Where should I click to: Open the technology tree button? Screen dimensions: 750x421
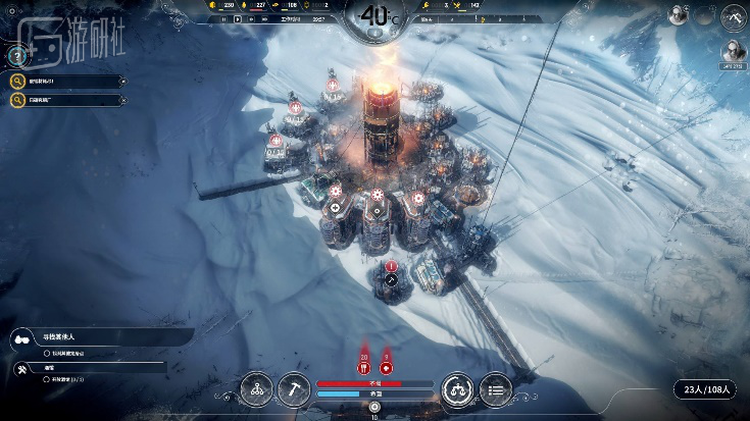[256, 387]
